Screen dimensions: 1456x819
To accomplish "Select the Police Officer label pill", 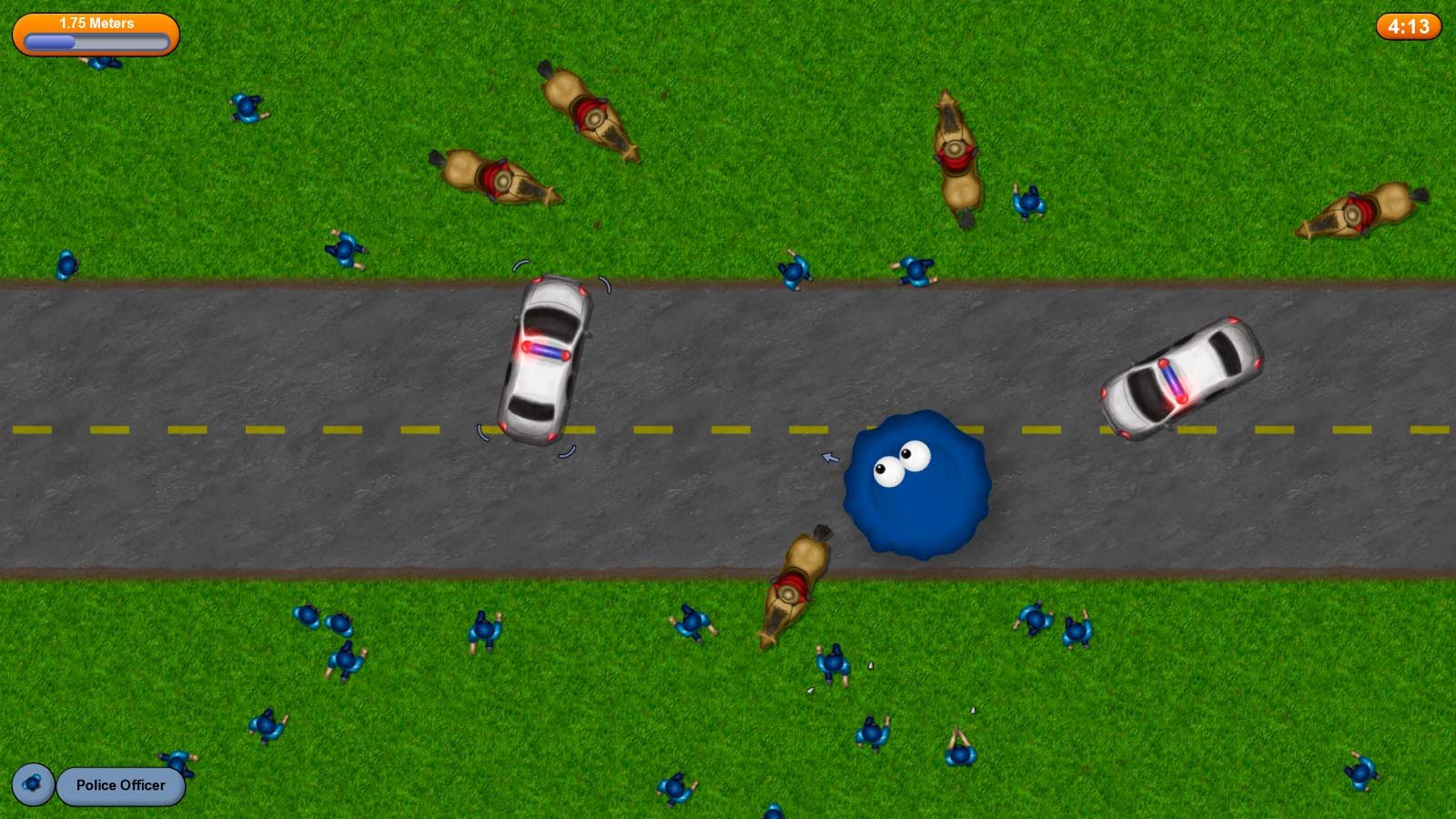I will [x=121, y=785].
